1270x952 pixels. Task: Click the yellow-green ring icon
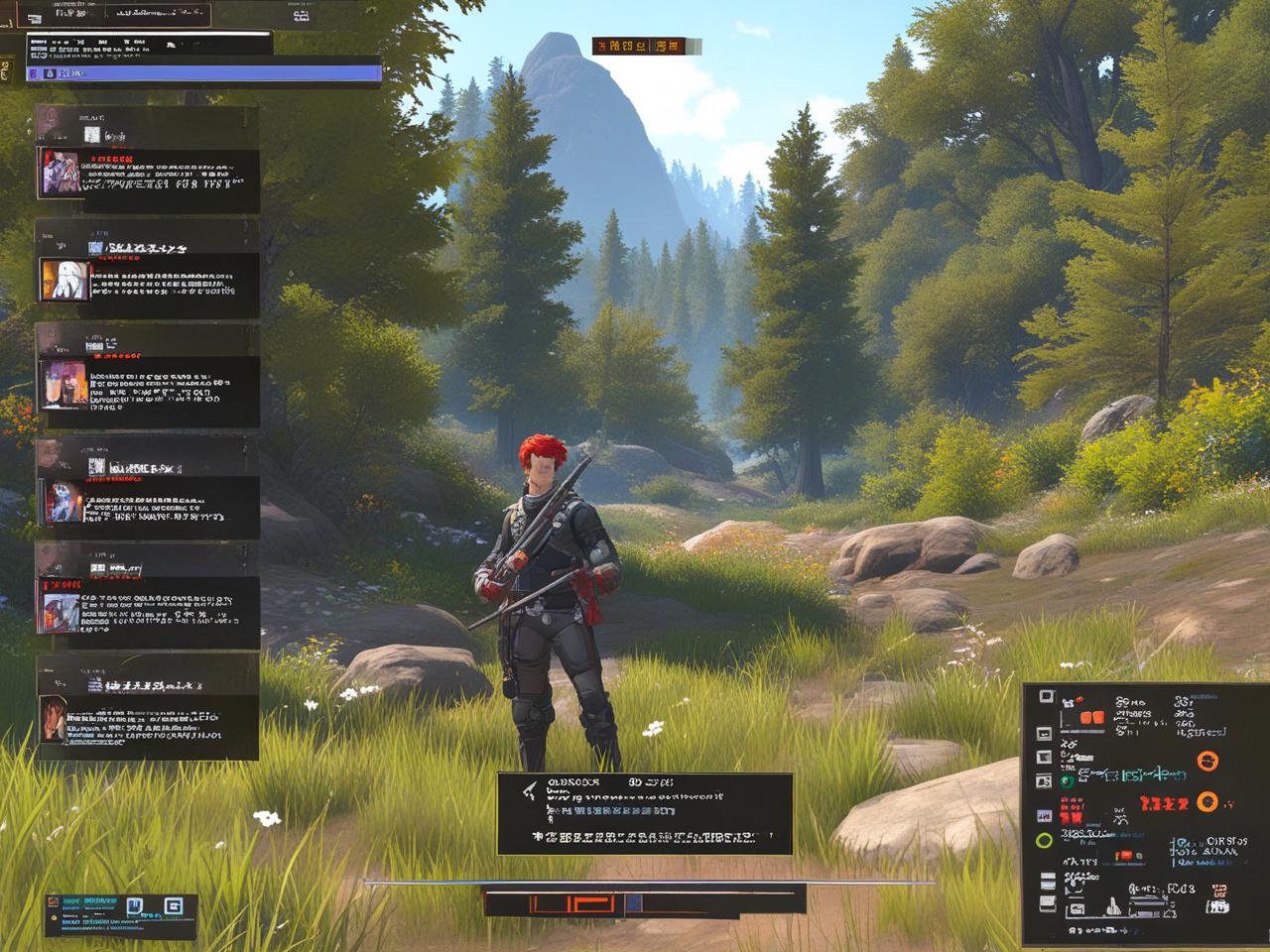(x=1044, y=841)
